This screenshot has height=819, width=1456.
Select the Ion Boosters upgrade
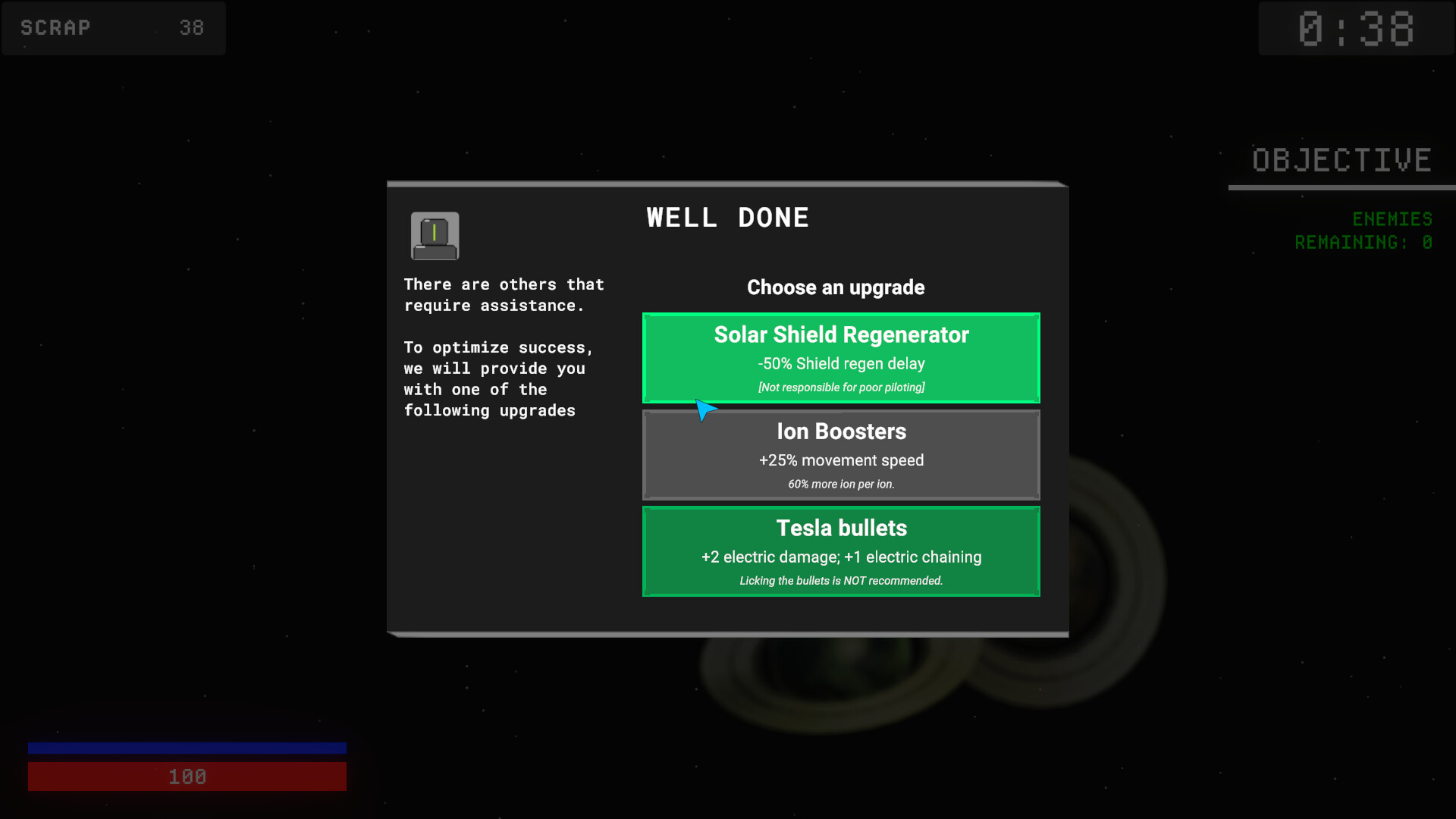(x=841, y=454)
